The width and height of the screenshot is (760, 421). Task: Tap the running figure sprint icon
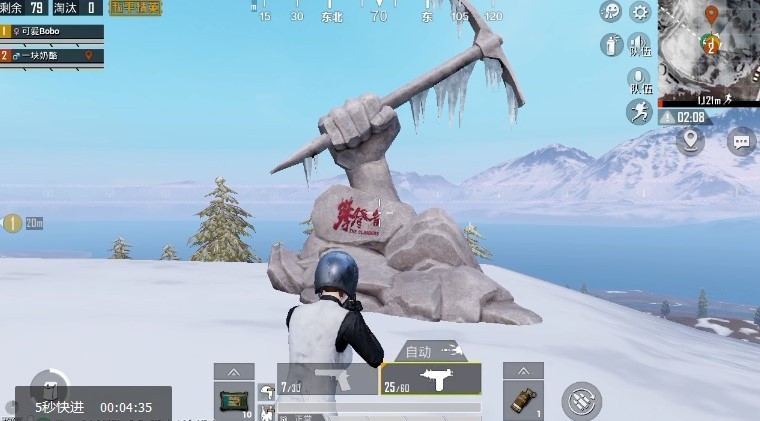pos(640,112)
